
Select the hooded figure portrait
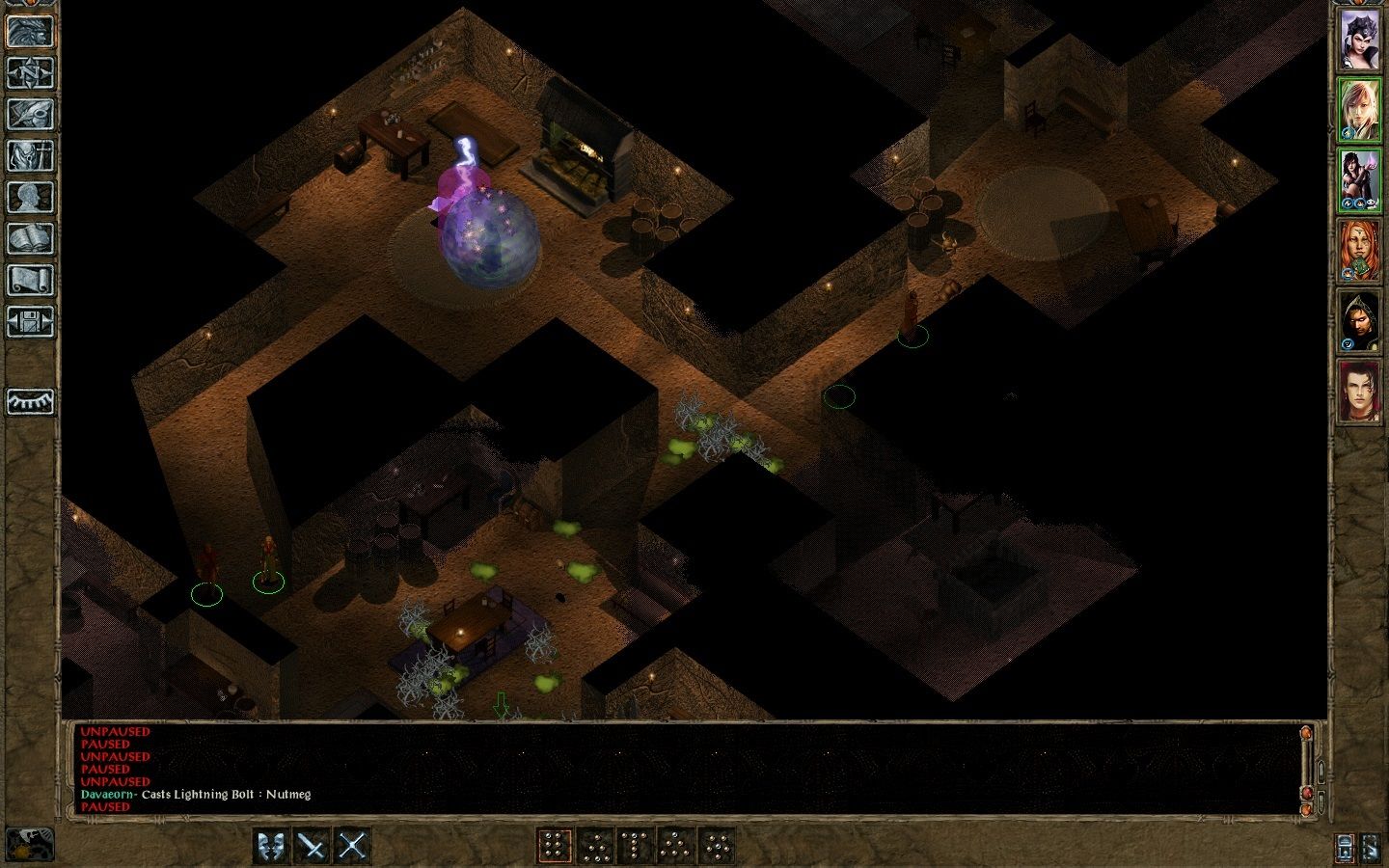1359,322
